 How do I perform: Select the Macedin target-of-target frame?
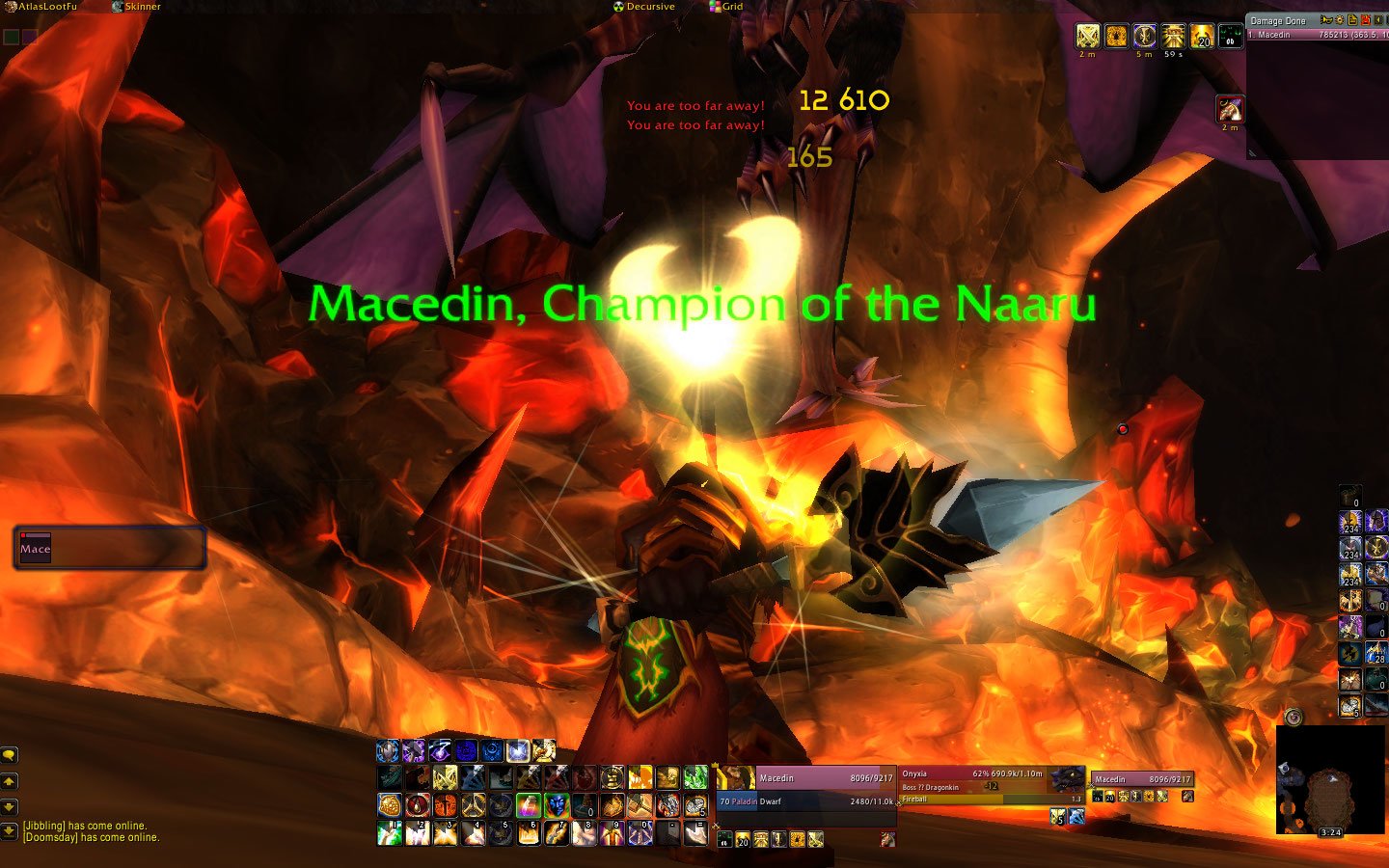[1142, 779]
